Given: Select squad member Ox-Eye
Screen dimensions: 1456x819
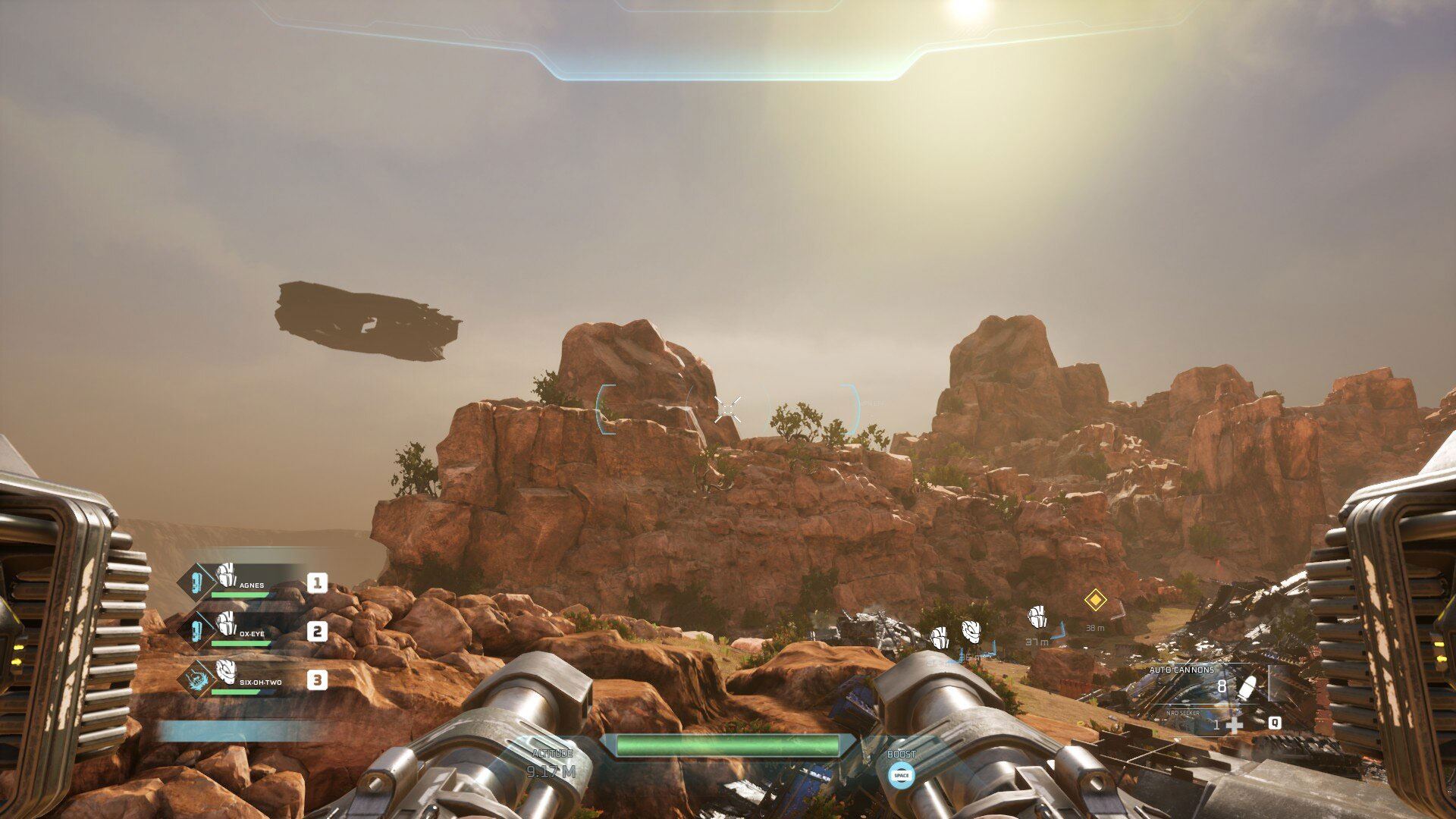Looking at the screenshot, I should coord(251,632).
